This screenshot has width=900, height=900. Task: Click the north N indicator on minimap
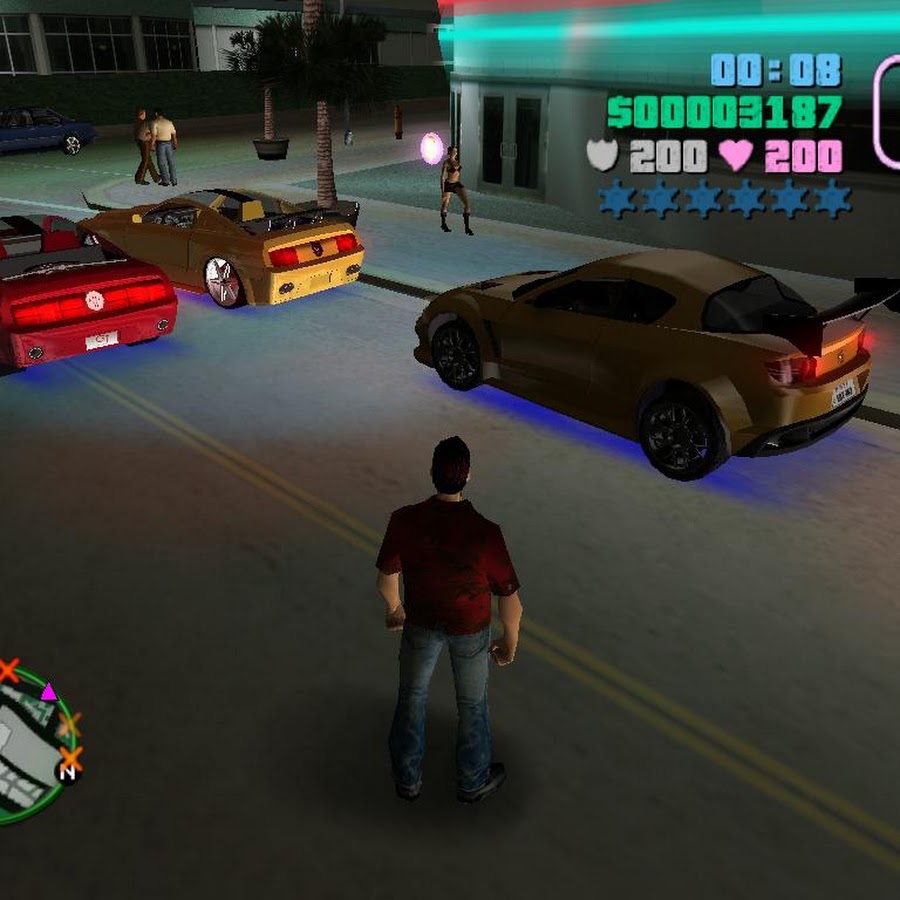pyautogui.click(x=68, y=772)
